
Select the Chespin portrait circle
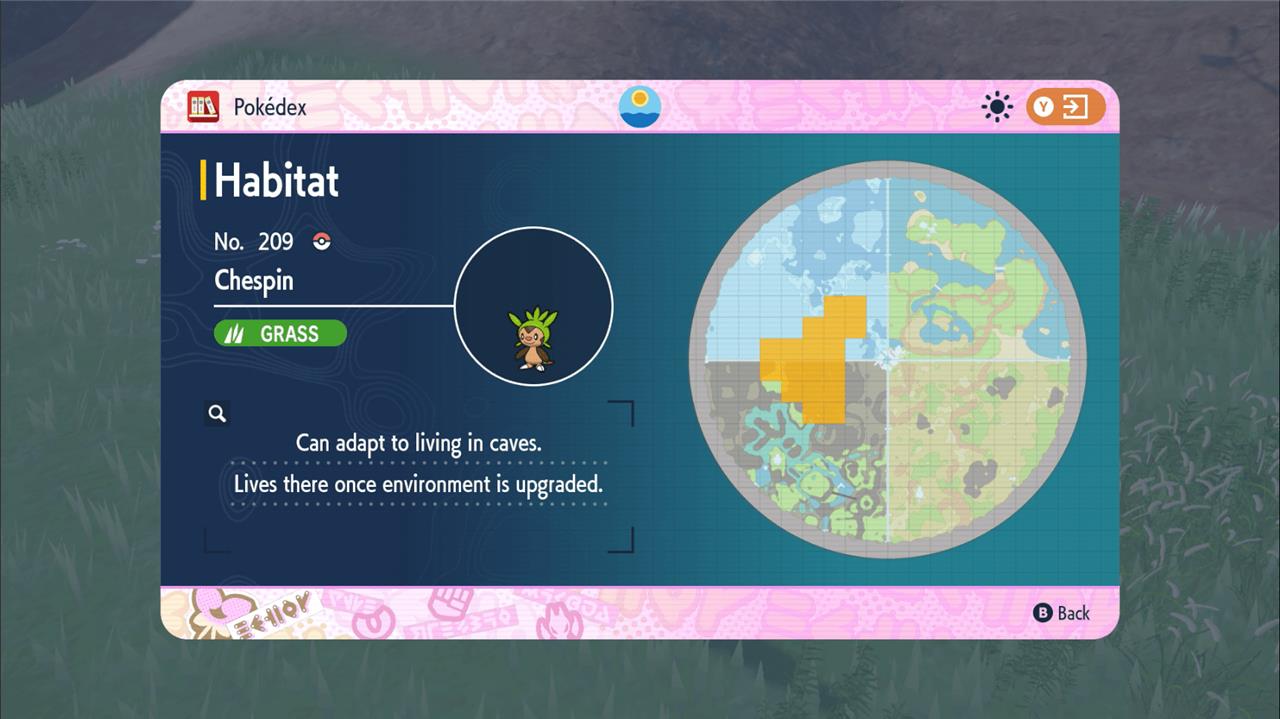point(534,307)
